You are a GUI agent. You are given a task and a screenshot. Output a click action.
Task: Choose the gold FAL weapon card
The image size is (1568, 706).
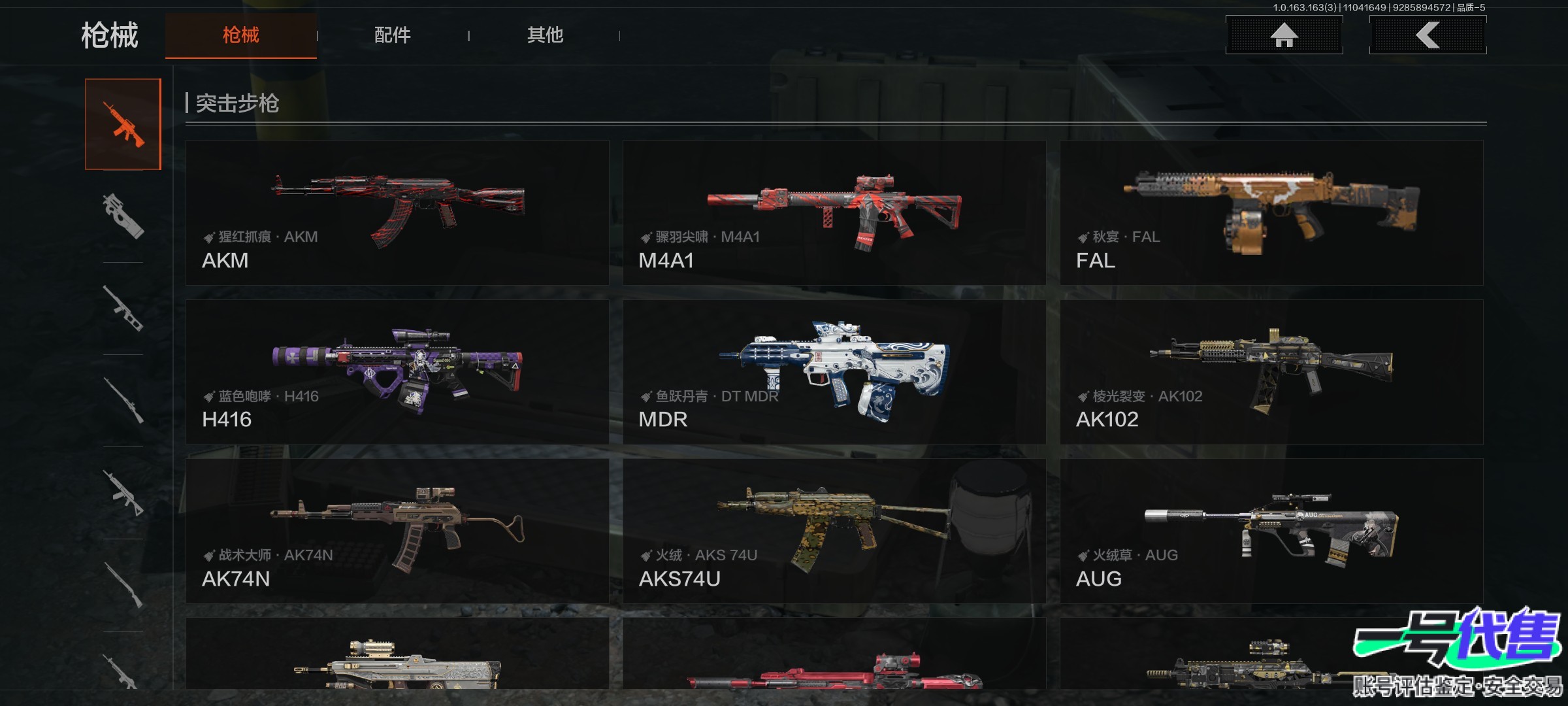point(1271,212)
